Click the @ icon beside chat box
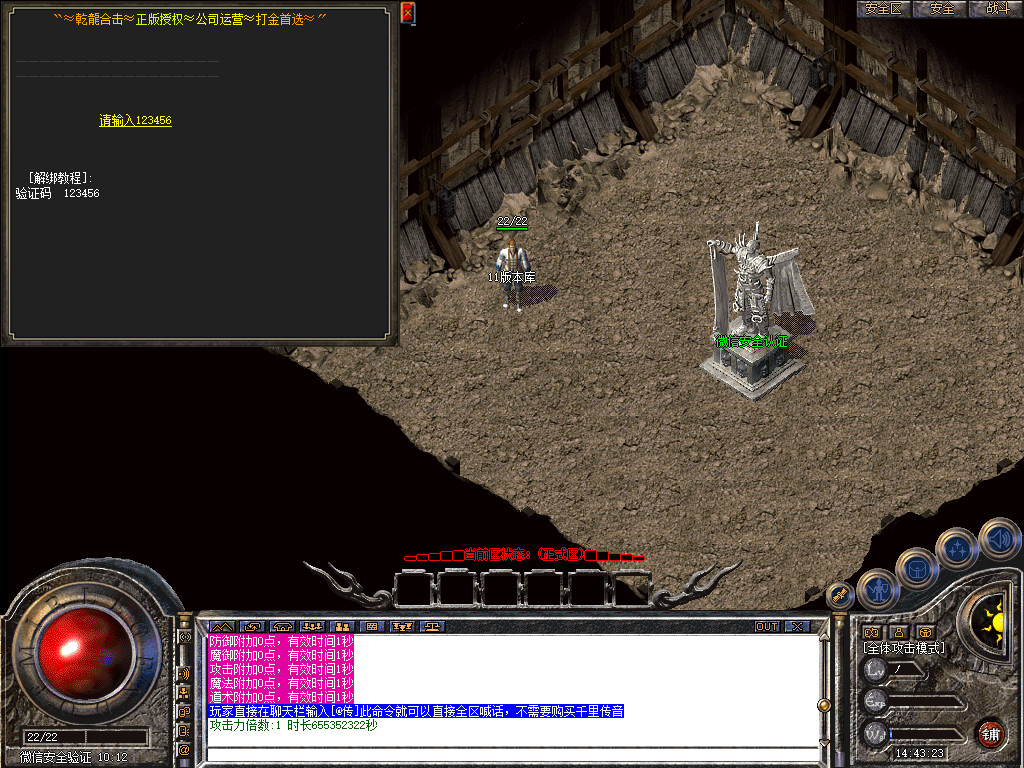 tap(184, 749)
